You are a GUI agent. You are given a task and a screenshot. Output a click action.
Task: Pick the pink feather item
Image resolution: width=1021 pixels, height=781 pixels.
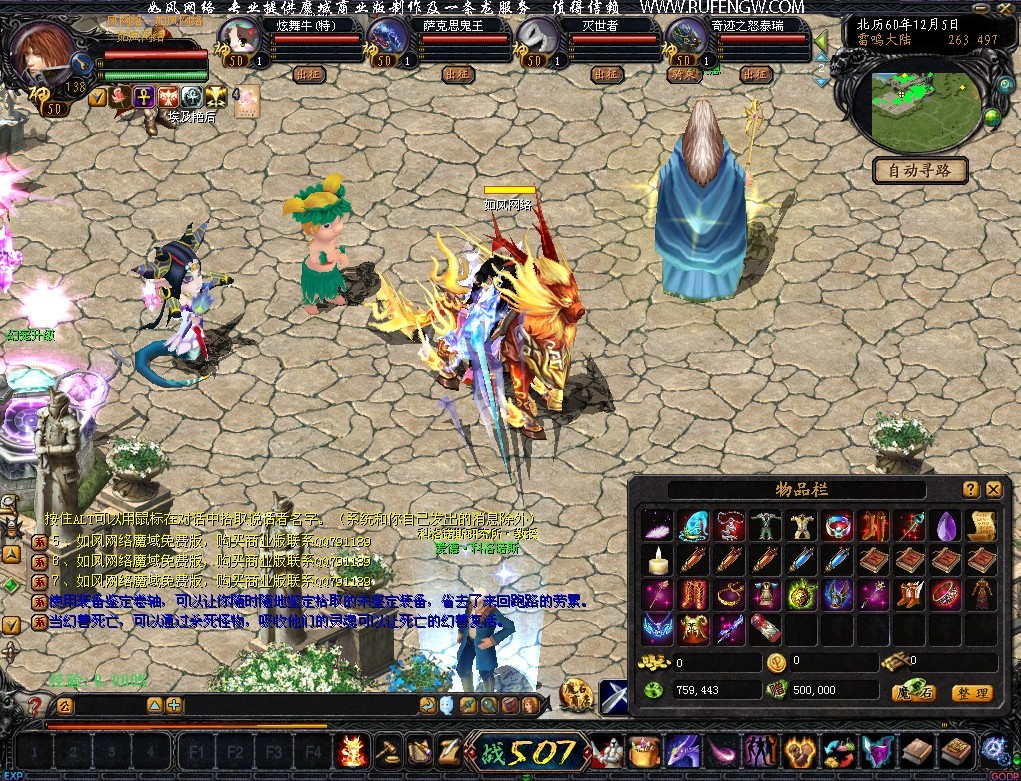tap(658, 526)
